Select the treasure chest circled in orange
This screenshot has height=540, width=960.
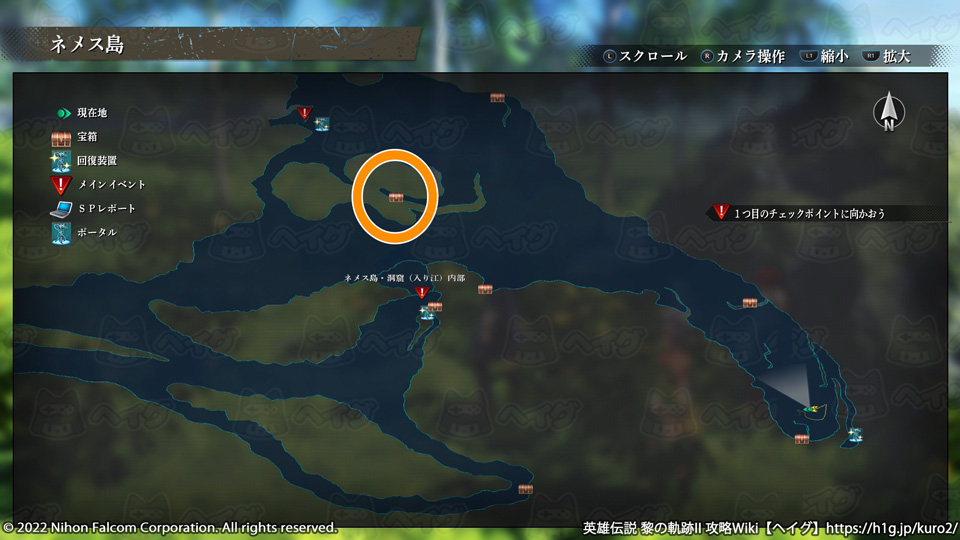coord(396,198)
